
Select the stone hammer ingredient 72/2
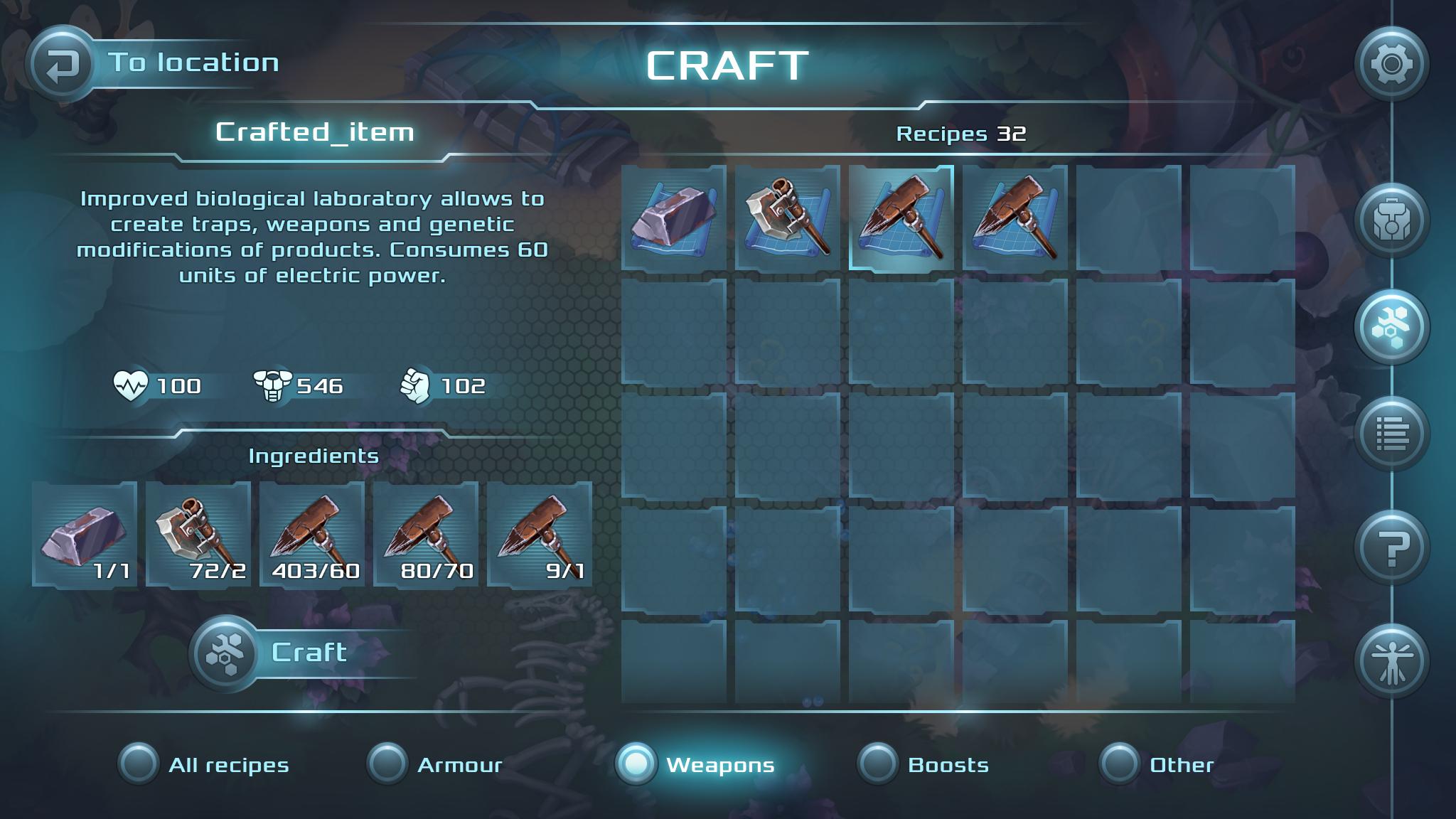[198, 534]
